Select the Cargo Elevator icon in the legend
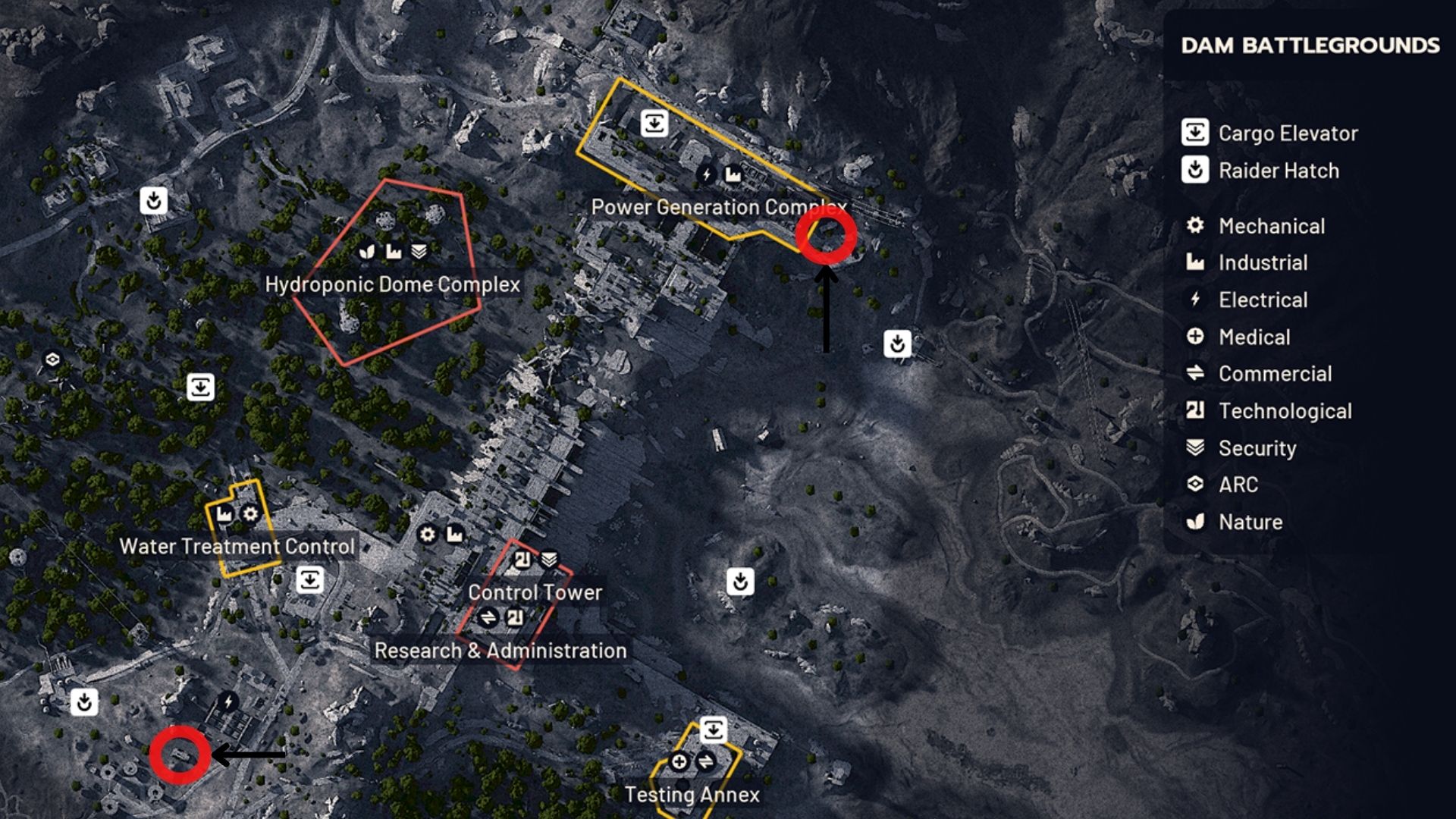Image resolution: width=1456 pixels, height=819 pixels. (x=1194, y=133)
